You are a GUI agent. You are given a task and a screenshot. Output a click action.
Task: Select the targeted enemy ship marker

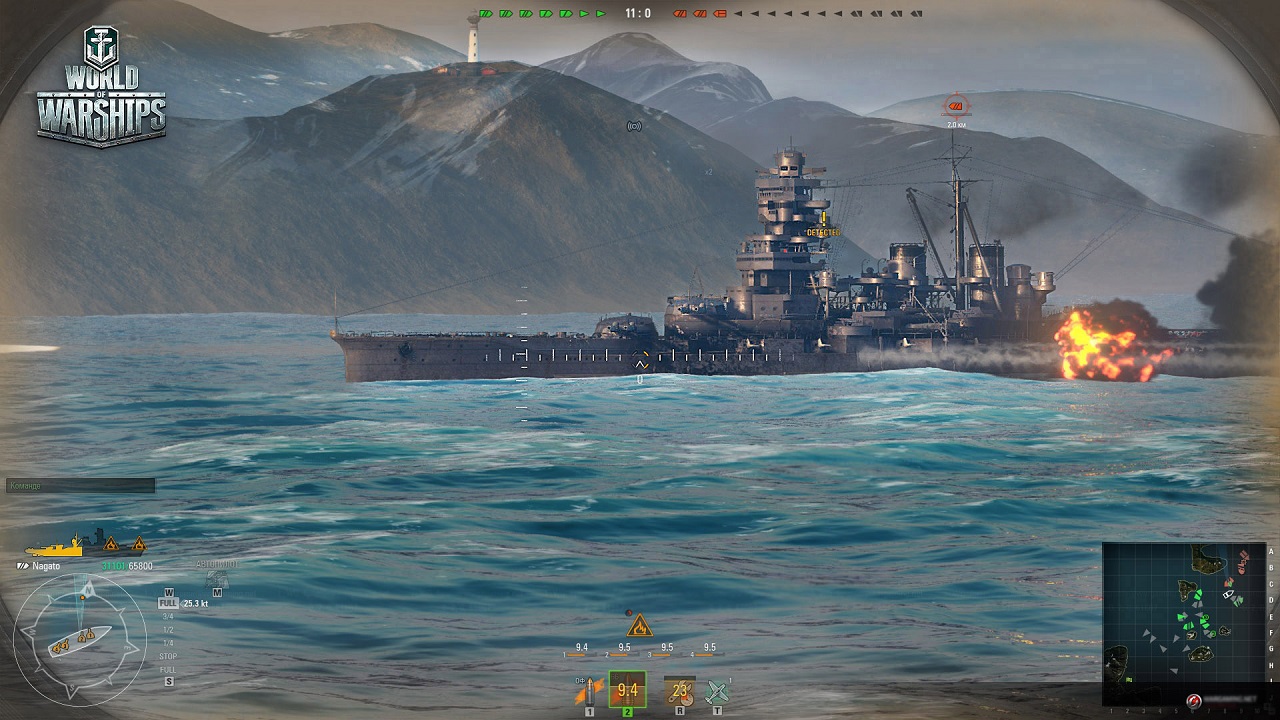coord(957,104)
